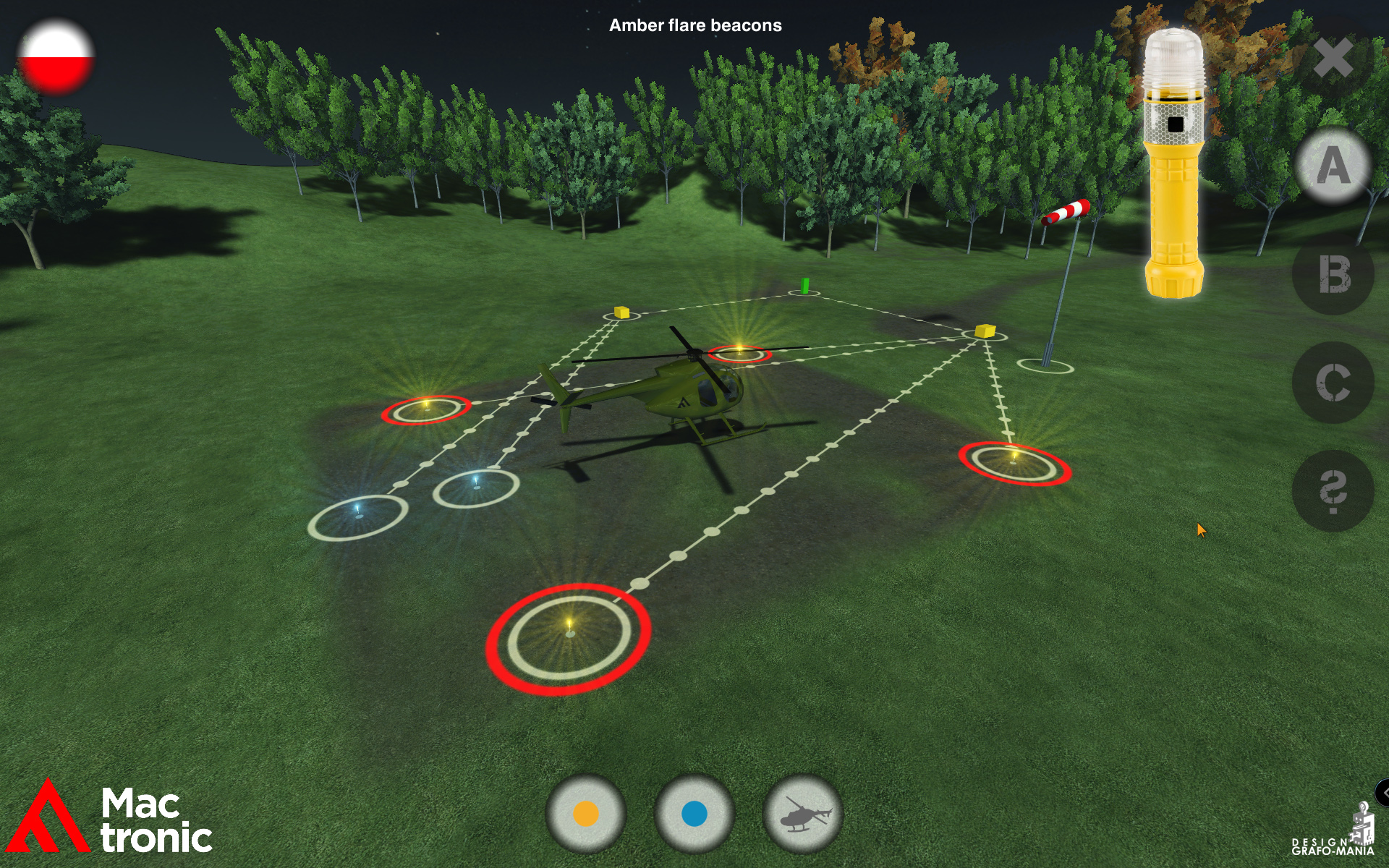Click the green marker beyond the helicopter
1389x868 pixels.
(803, 285)
